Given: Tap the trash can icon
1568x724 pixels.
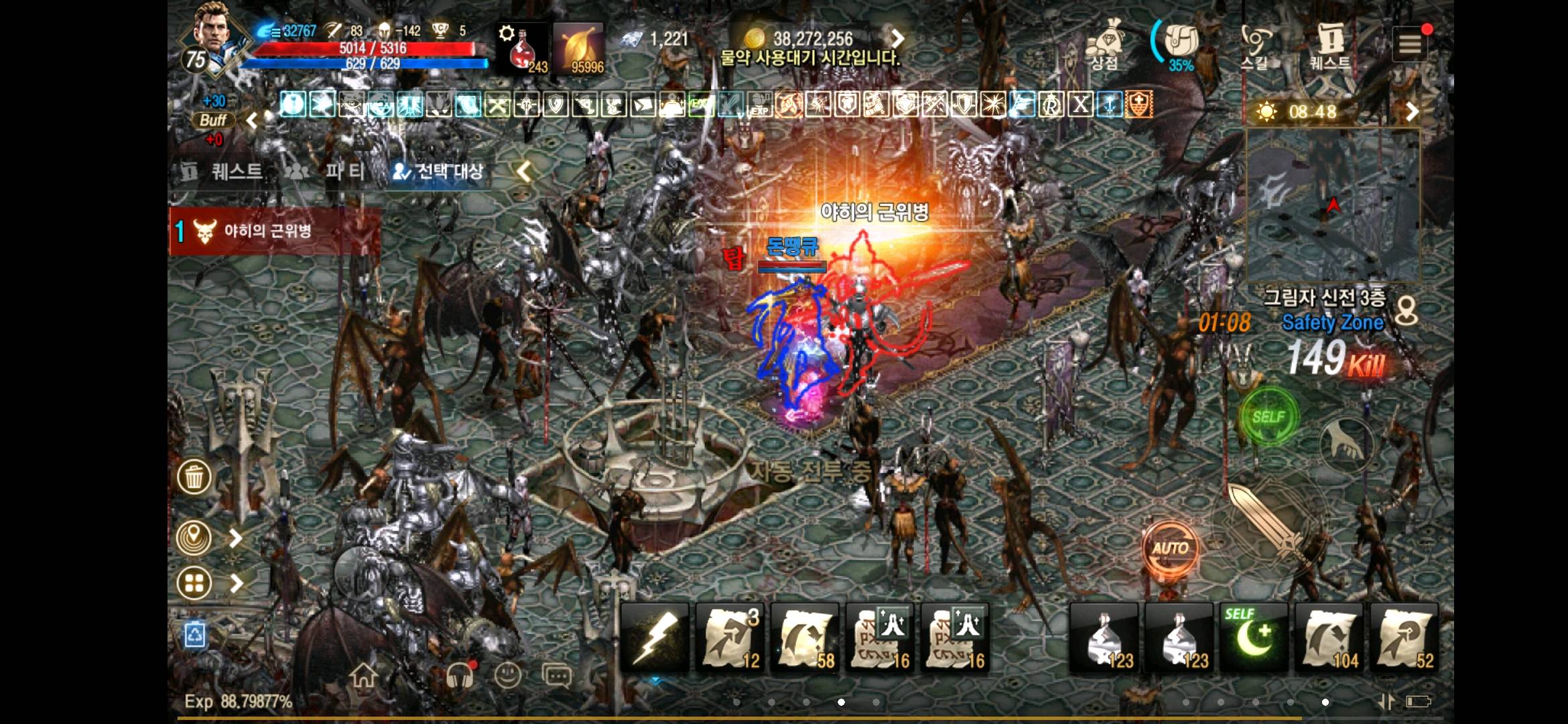Looking at the screenshot, I should point(194,477).
